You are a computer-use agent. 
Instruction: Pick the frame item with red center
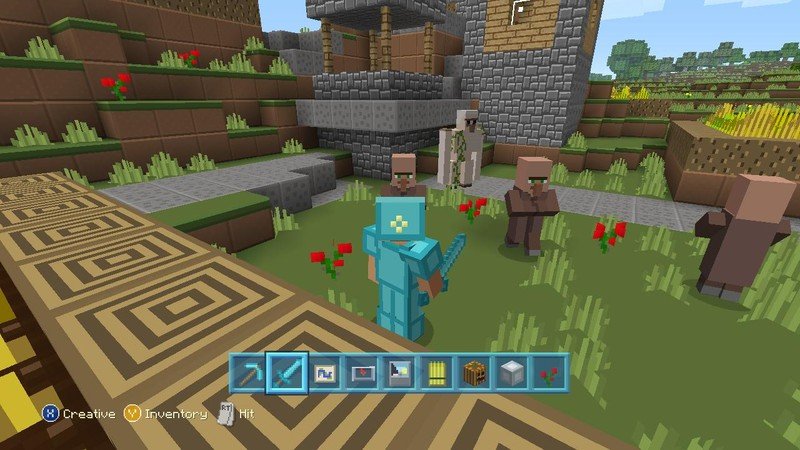pos(360,374)
